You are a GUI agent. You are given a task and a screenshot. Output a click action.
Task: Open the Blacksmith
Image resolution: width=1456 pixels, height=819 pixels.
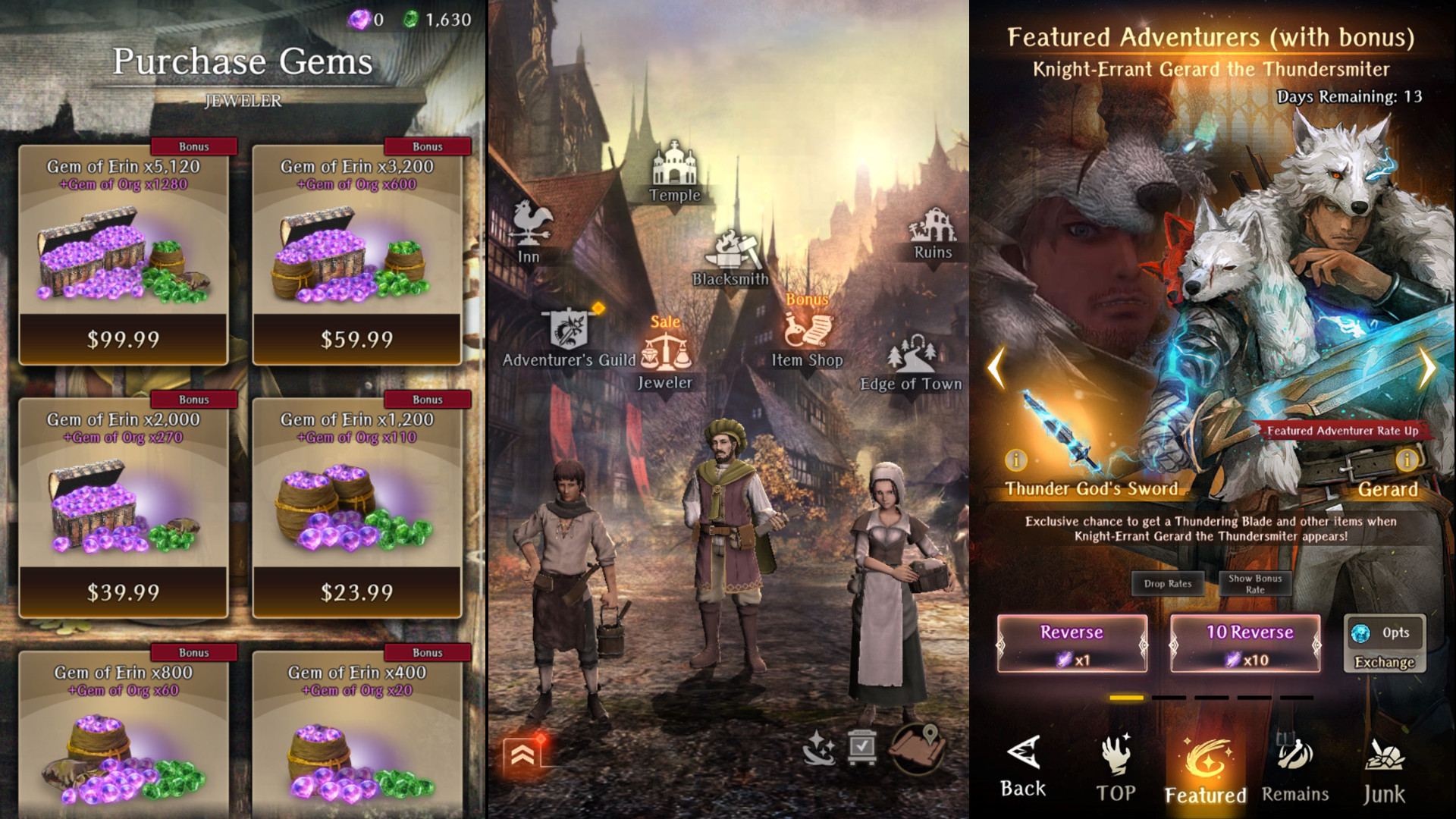pyautogui.click(x=730, y=259)
